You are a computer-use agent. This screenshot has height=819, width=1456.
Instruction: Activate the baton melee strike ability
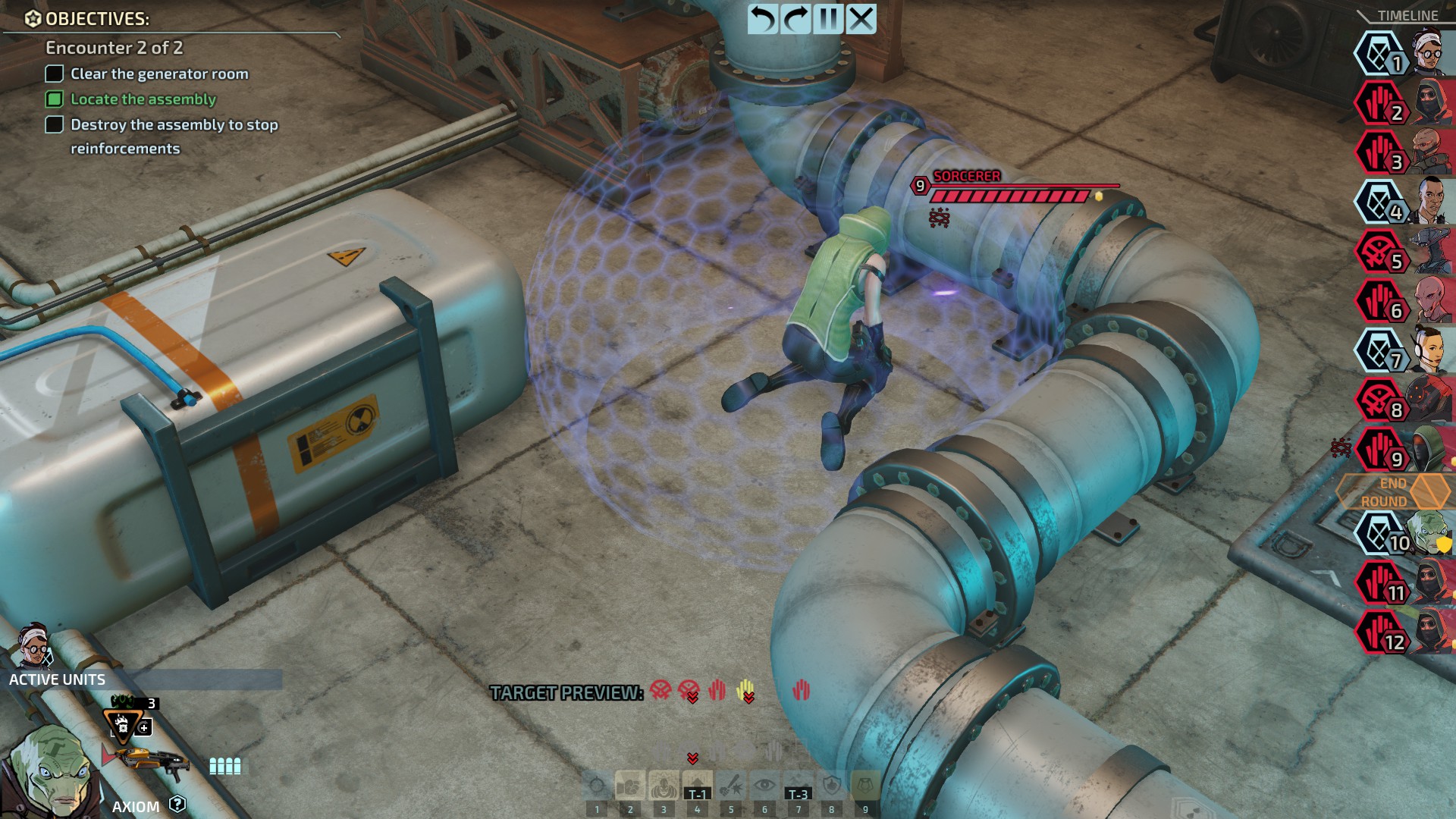731,786
